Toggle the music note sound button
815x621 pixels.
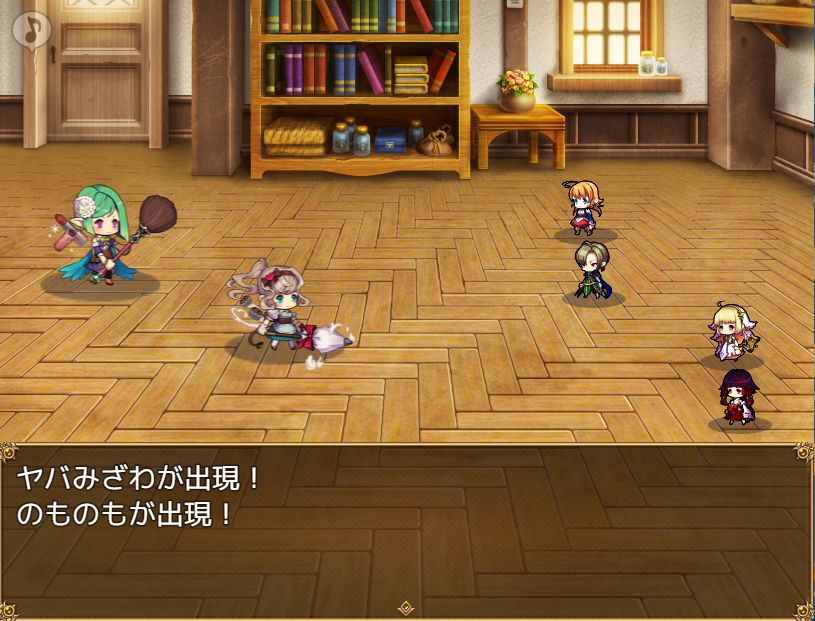point(31,29)
